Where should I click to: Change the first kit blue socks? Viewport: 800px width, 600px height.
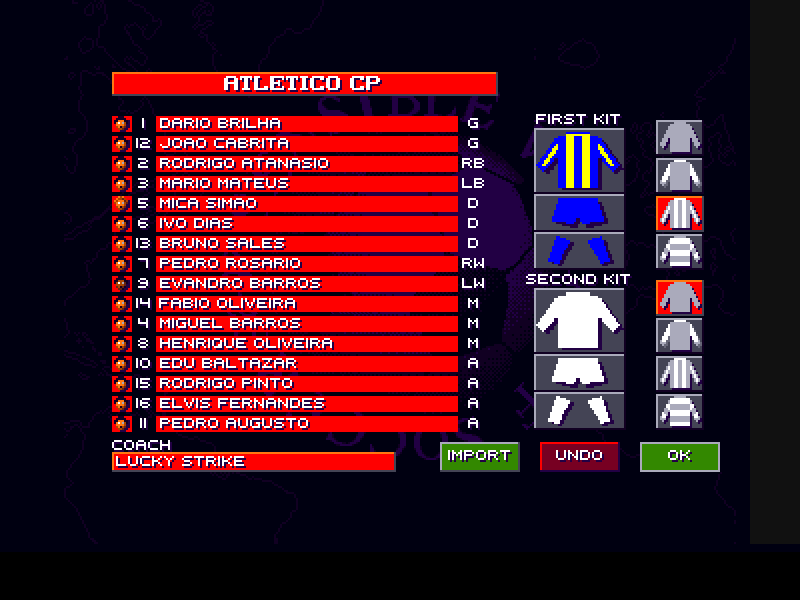(580, 250)
